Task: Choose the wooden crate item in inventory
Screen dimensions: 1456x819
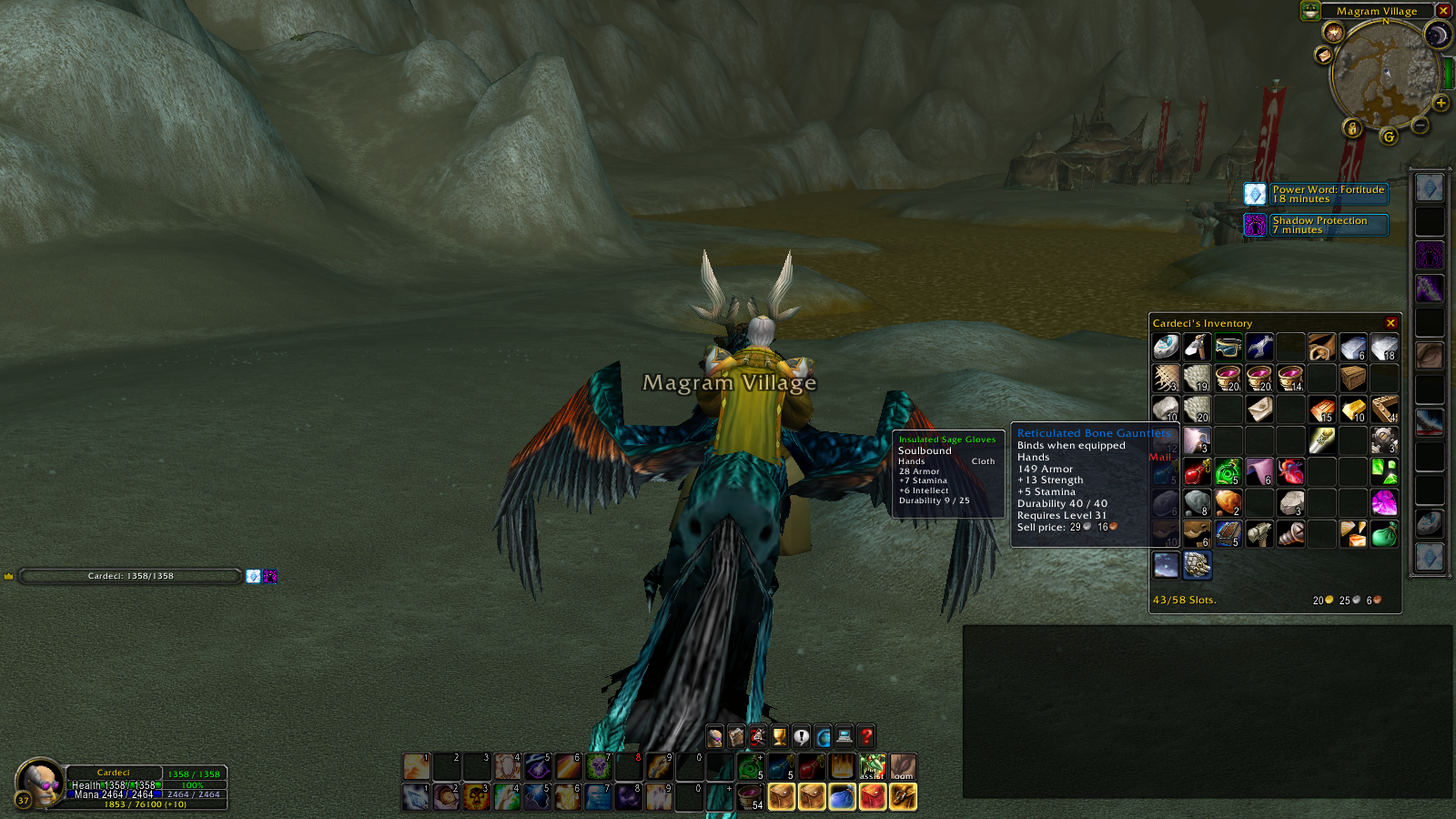Action: pyautogui.click(x=1352, y=378)
